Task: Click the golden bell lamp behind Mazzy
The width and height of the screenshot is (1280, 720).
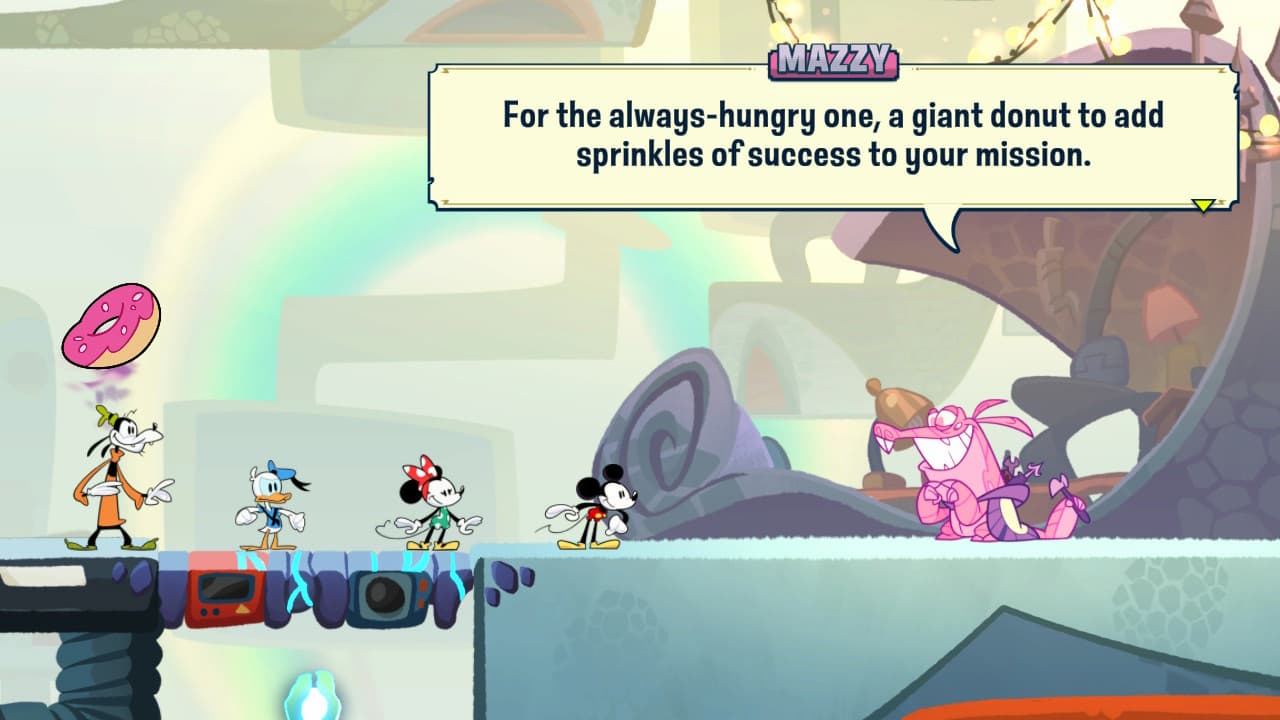Action: [897, 400]
